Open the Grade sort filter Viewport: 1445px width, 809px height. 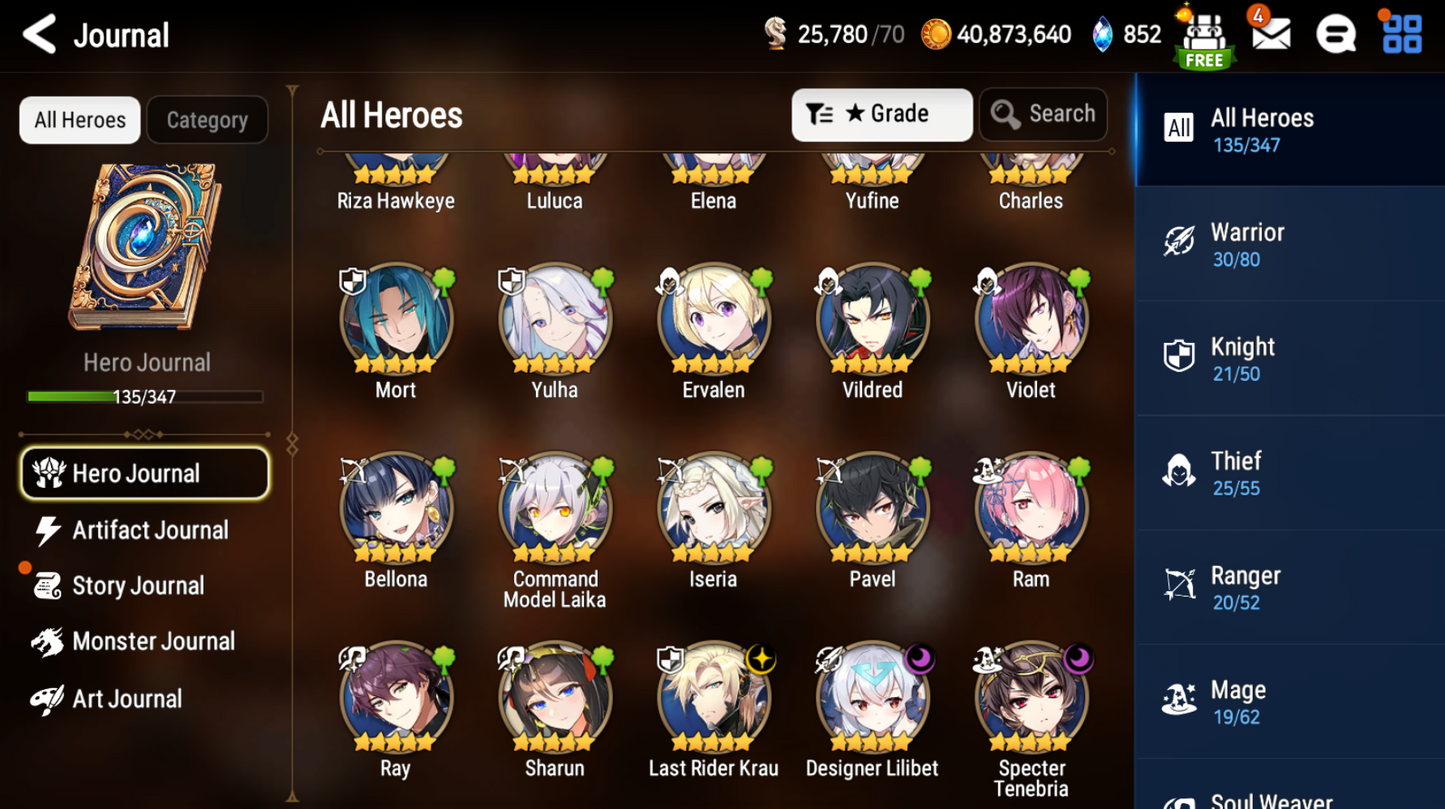pyautogui.click(x=881, y=115)
